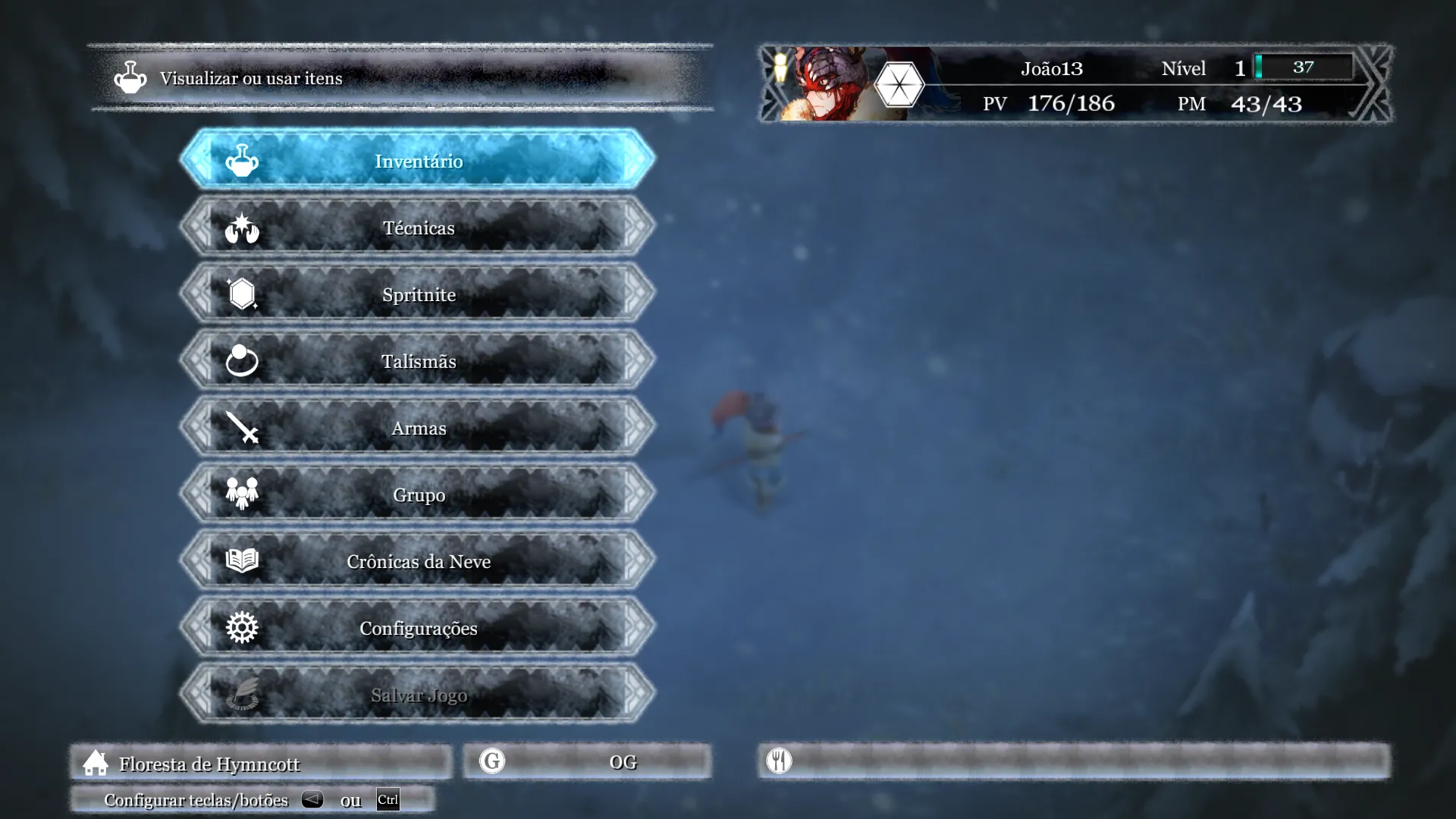Select the Técnicas menu option
Viewport: 1456px width, 819px height.
(x=418, y=227)
